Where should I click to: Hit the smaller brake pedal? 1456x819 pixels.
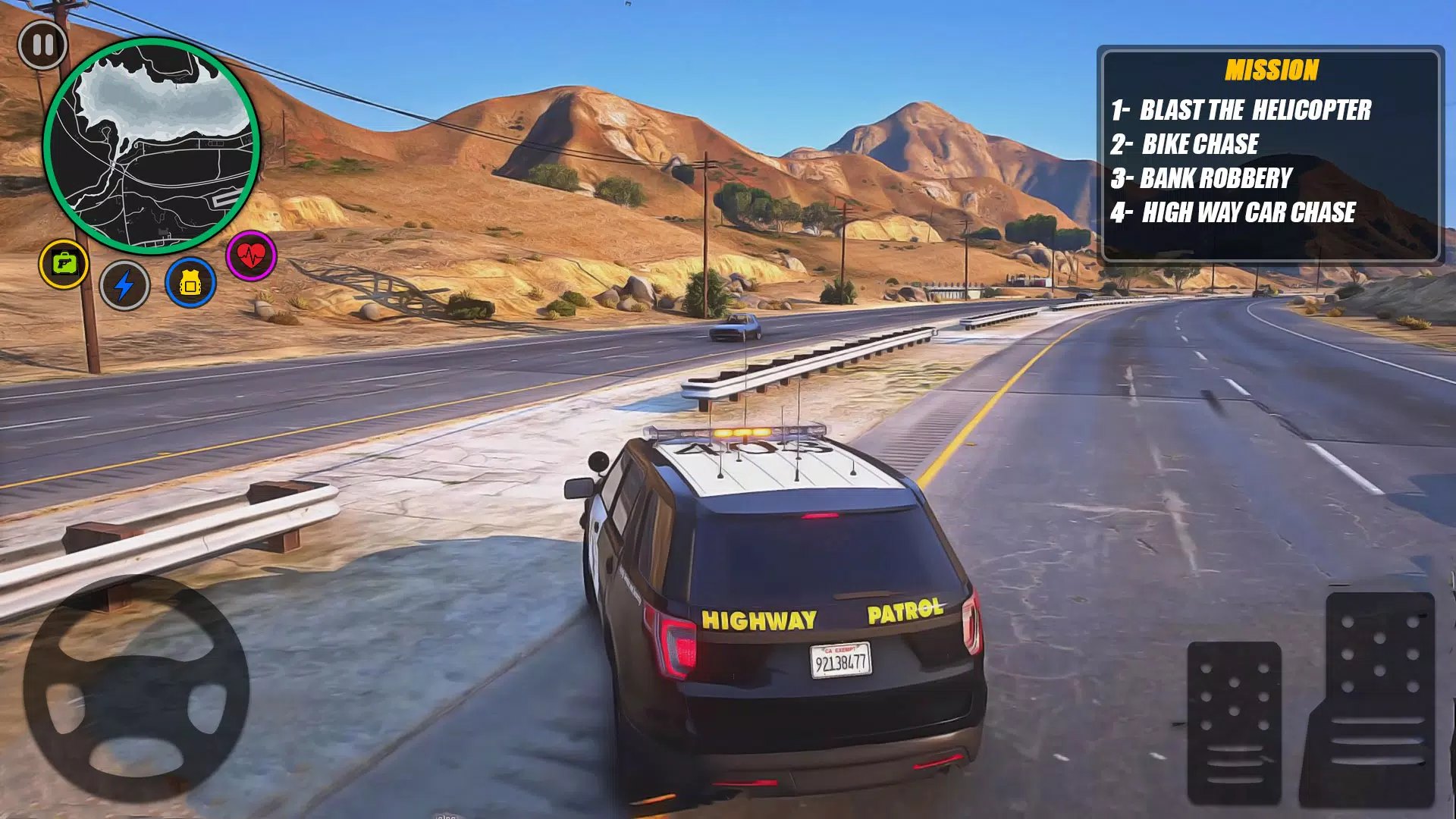pyautogui.click(x=1234, y=720)
